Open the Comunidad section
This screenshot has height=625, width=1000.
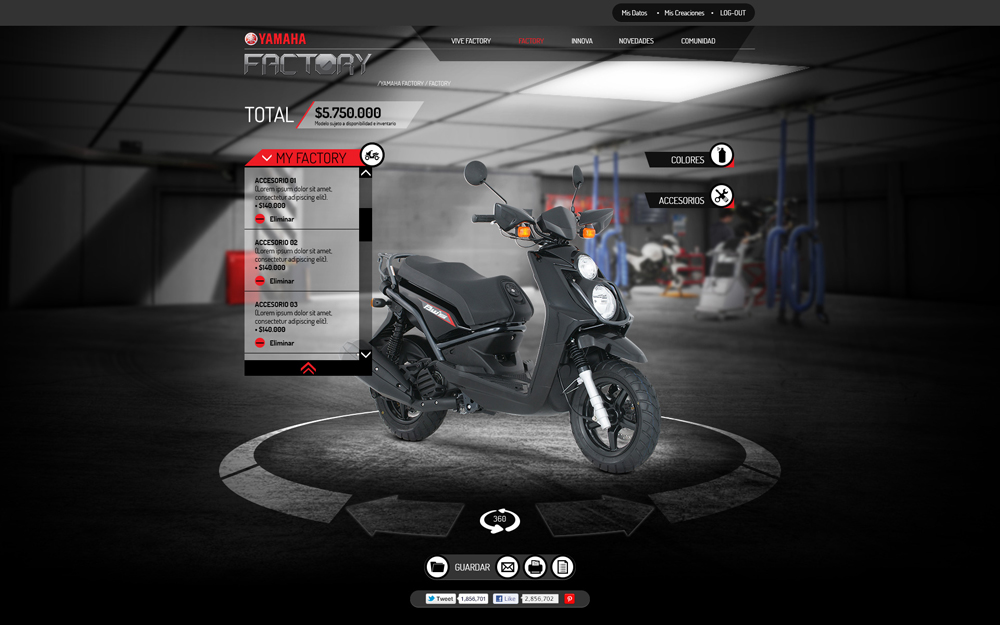pyautogui.click(x=698, y=41)
